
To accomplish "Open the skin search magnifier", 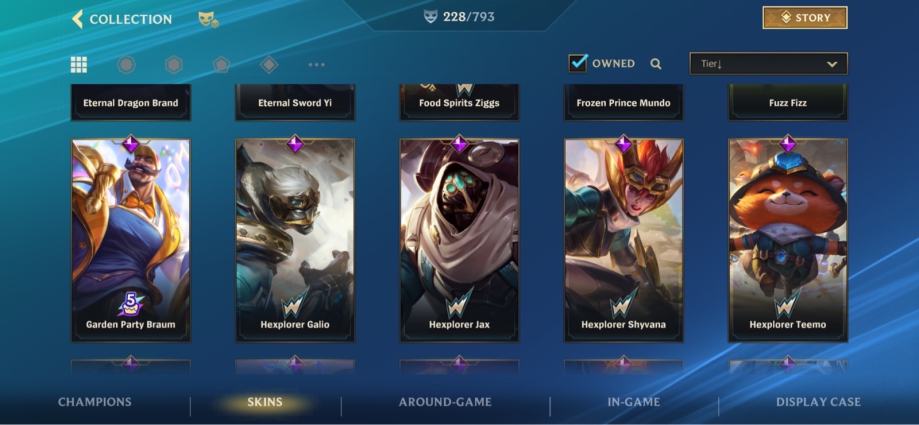I will tap(656, 64).
